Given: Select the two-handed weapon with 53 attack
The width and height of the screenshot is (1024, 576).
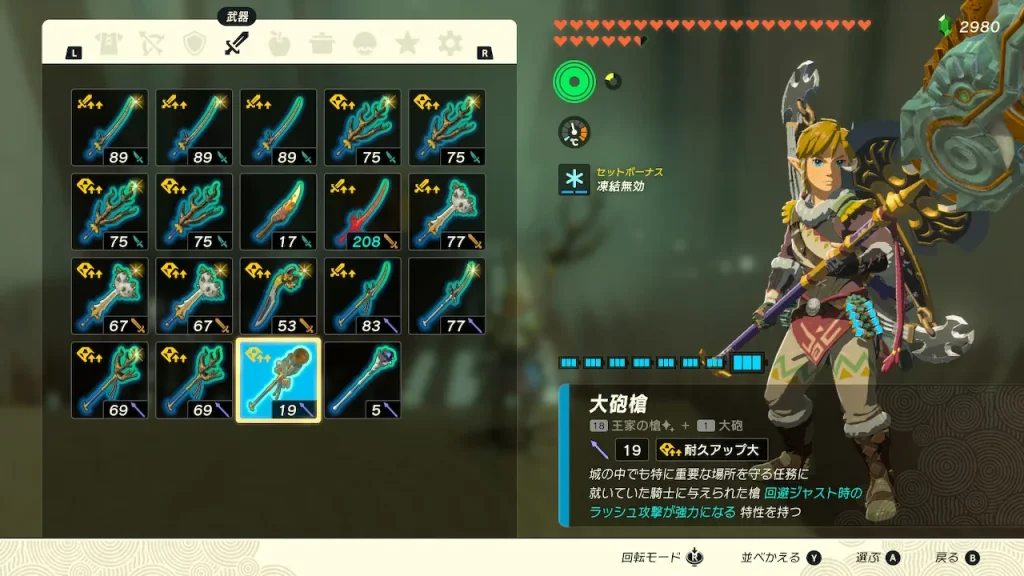Looking at the screenshot, I should 278,296.
